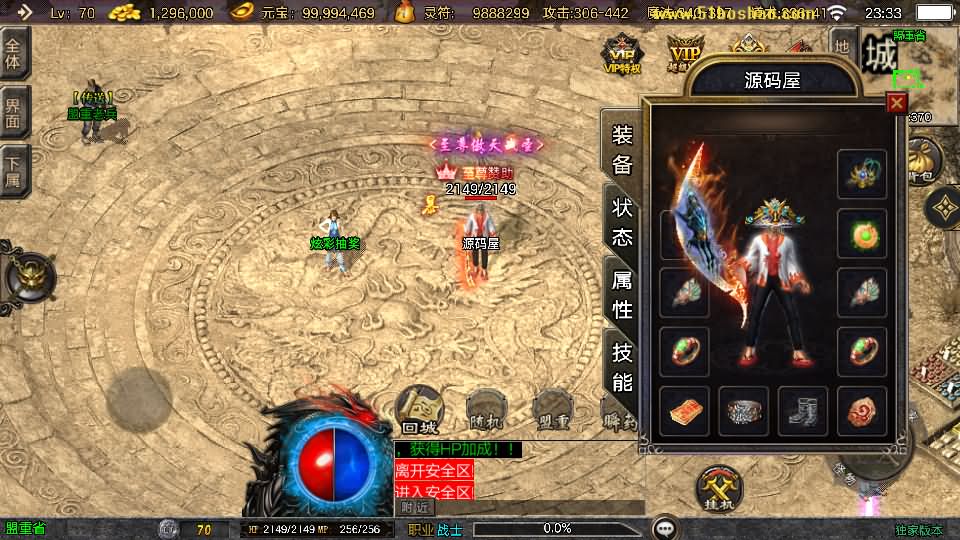
Task: Open the 地 map button beside the minimap
Action: click(x=842, y=47)
